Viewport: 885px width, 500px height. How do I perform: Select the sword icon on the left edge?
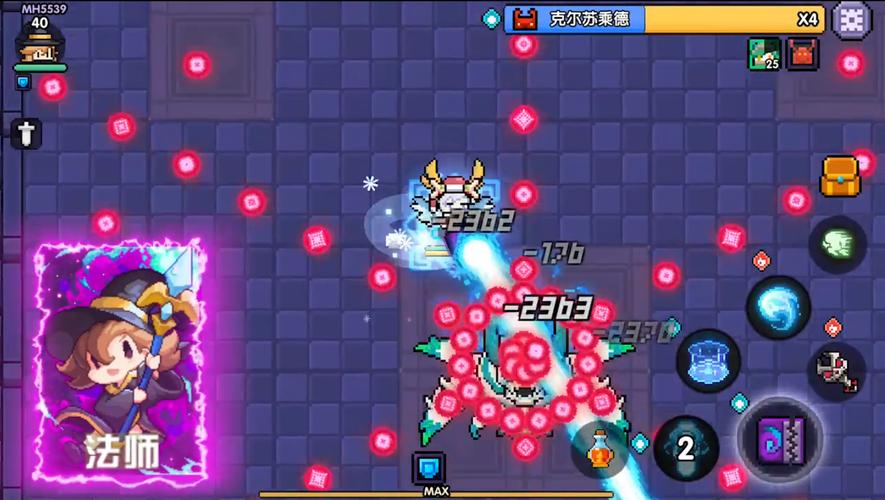point(26,133)
